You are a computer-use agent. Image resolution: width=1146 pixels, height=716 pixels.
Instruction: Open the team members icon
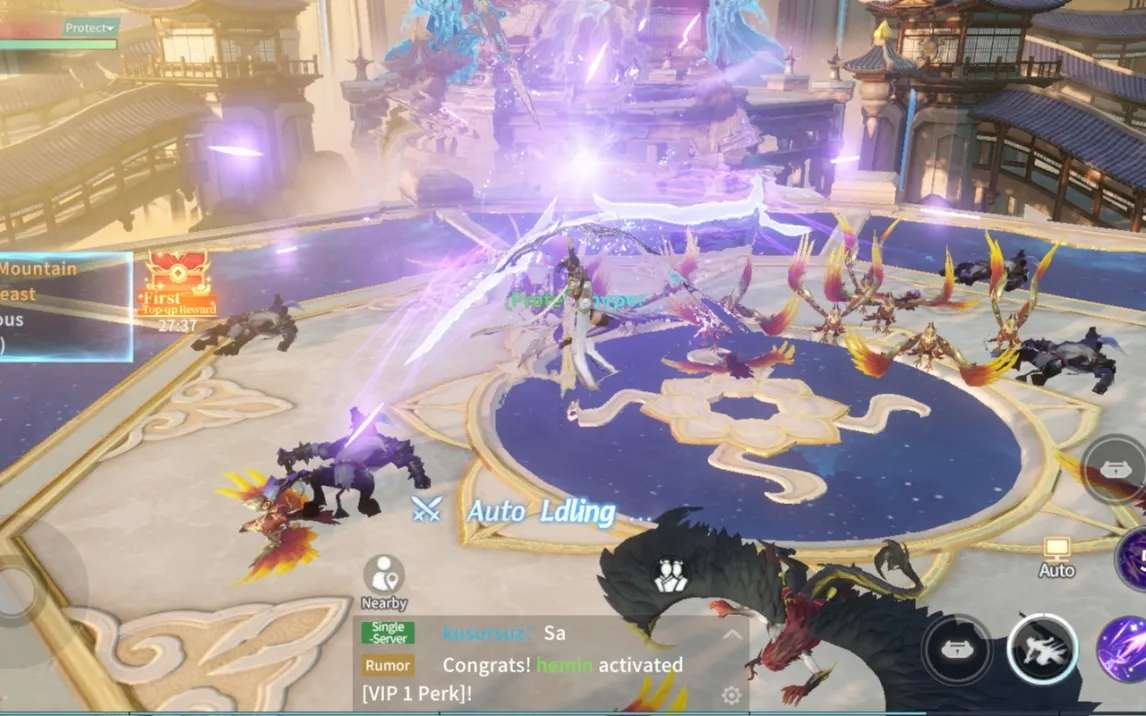[669, 575]
